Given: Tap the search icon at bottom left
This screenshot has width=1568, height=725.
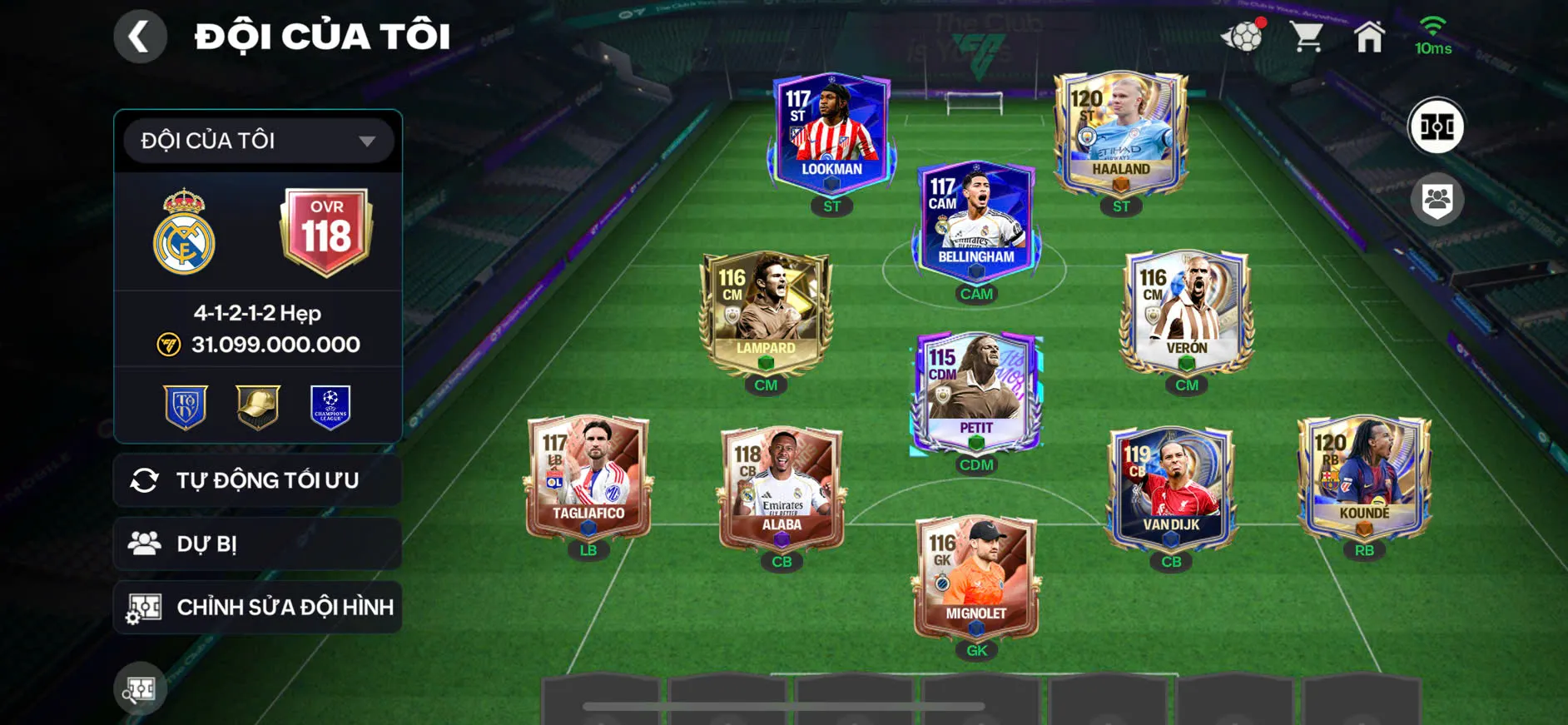Looking at the screenshot, I should [140, 688].
